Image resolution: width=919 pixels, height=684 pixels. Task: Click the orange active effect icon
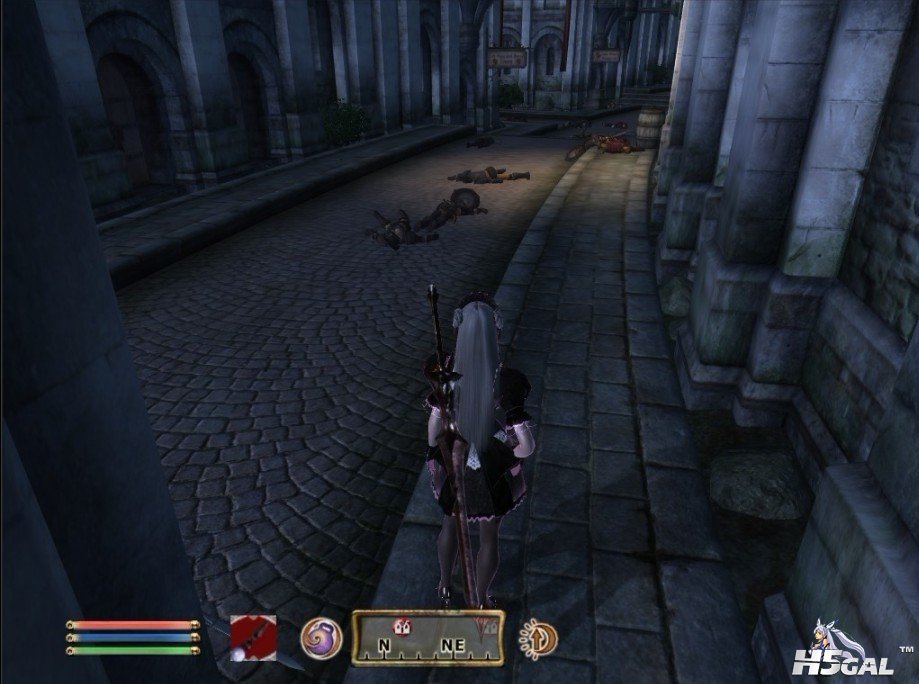539,638
